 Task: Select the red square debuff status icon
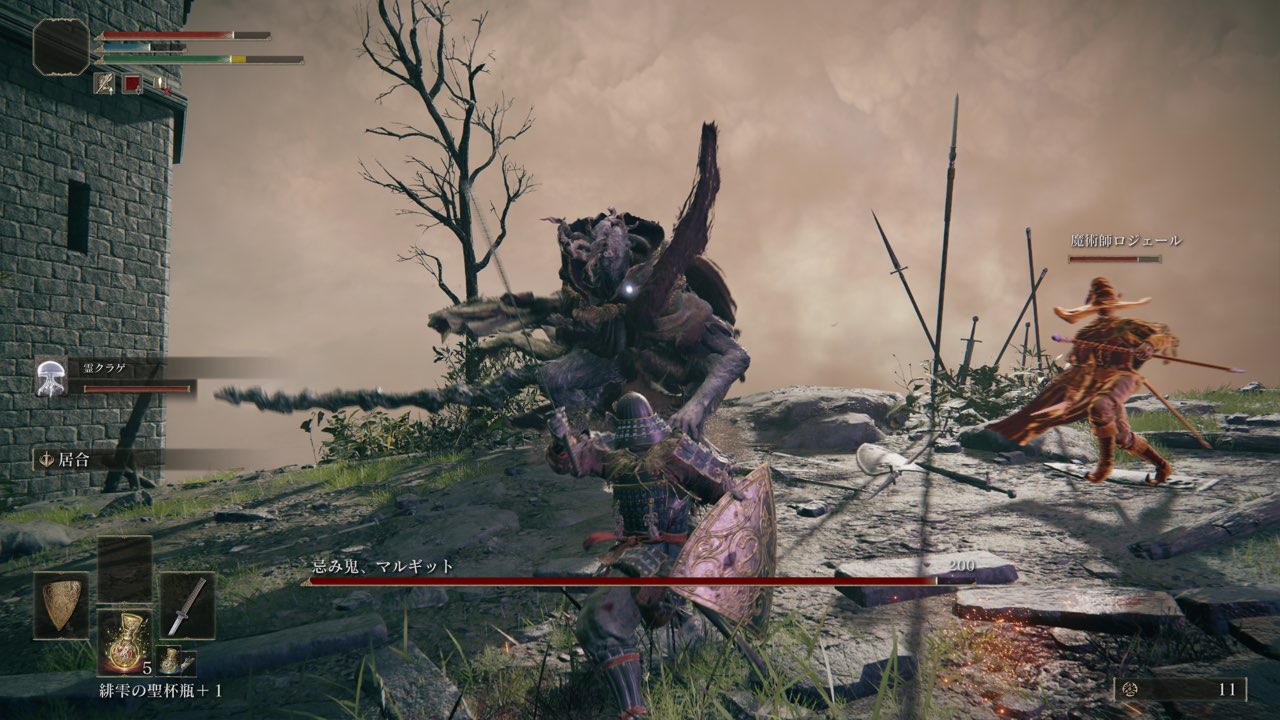pyautogui.click(x=132, y=83)
